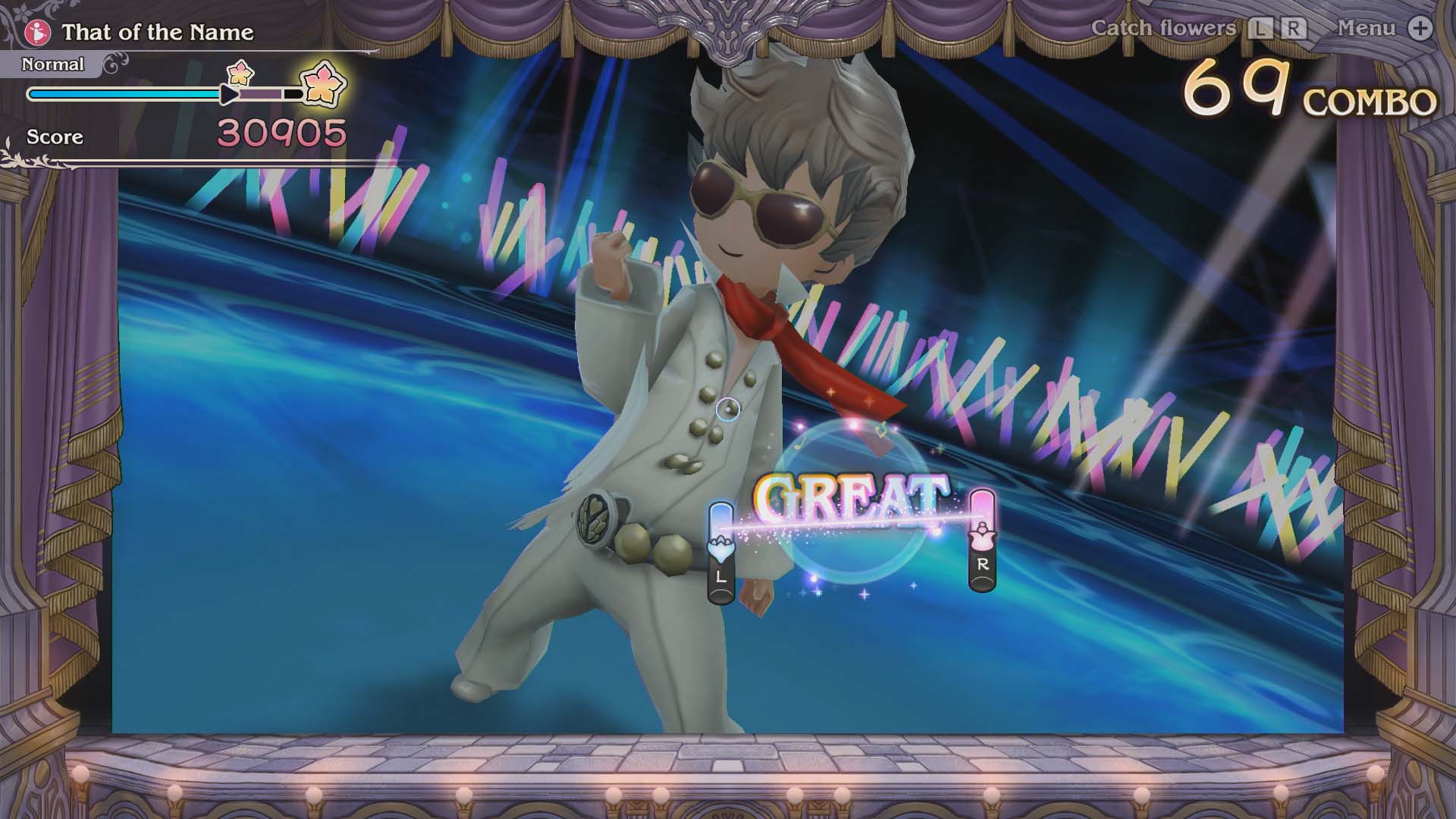Select the Normal difficulty badge
This screenshot has width=1456, height=819.
click(x=53, y=64)
